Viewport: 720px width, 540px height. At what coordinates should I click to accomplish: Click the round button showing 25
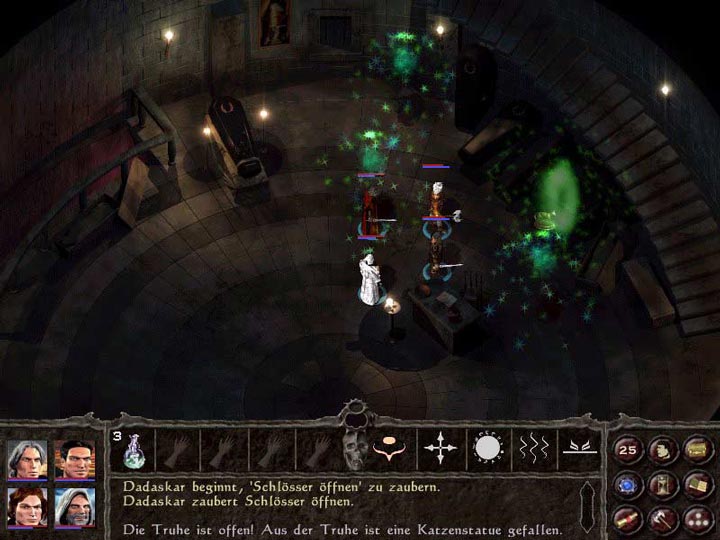[629, 451]
